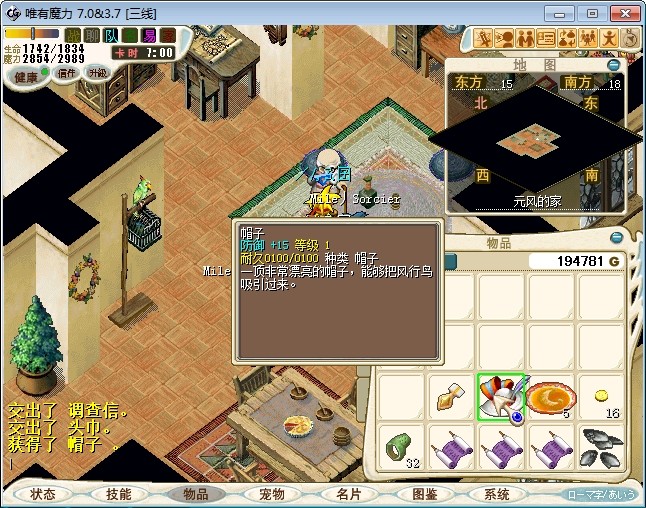The width and height of the screenshot is (646, 508).
Task: Select the feathered hat item slot
Action: pyautogui.click(x=501, y=397)
